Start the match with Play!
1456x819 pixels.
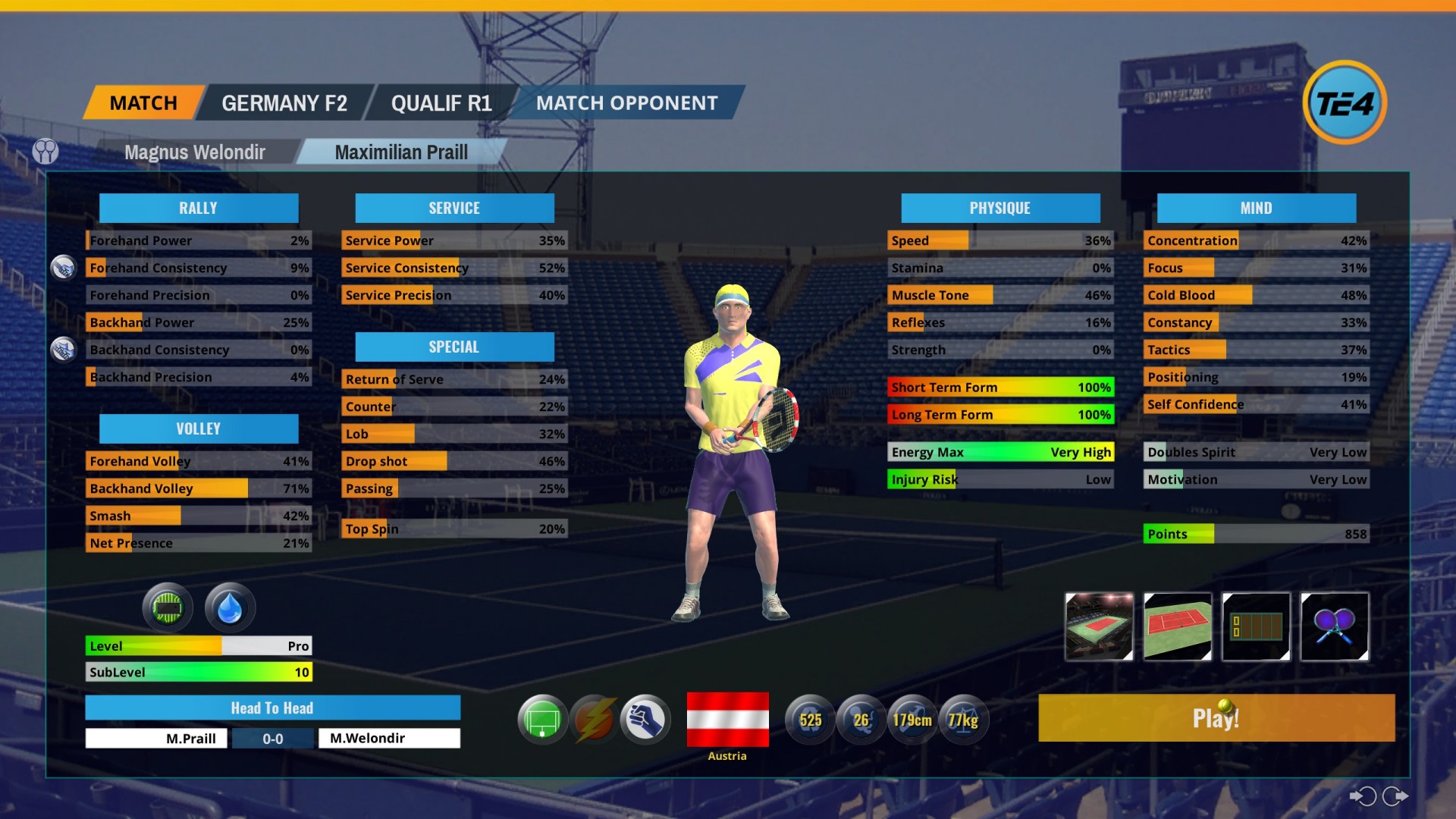(1216, 717)
